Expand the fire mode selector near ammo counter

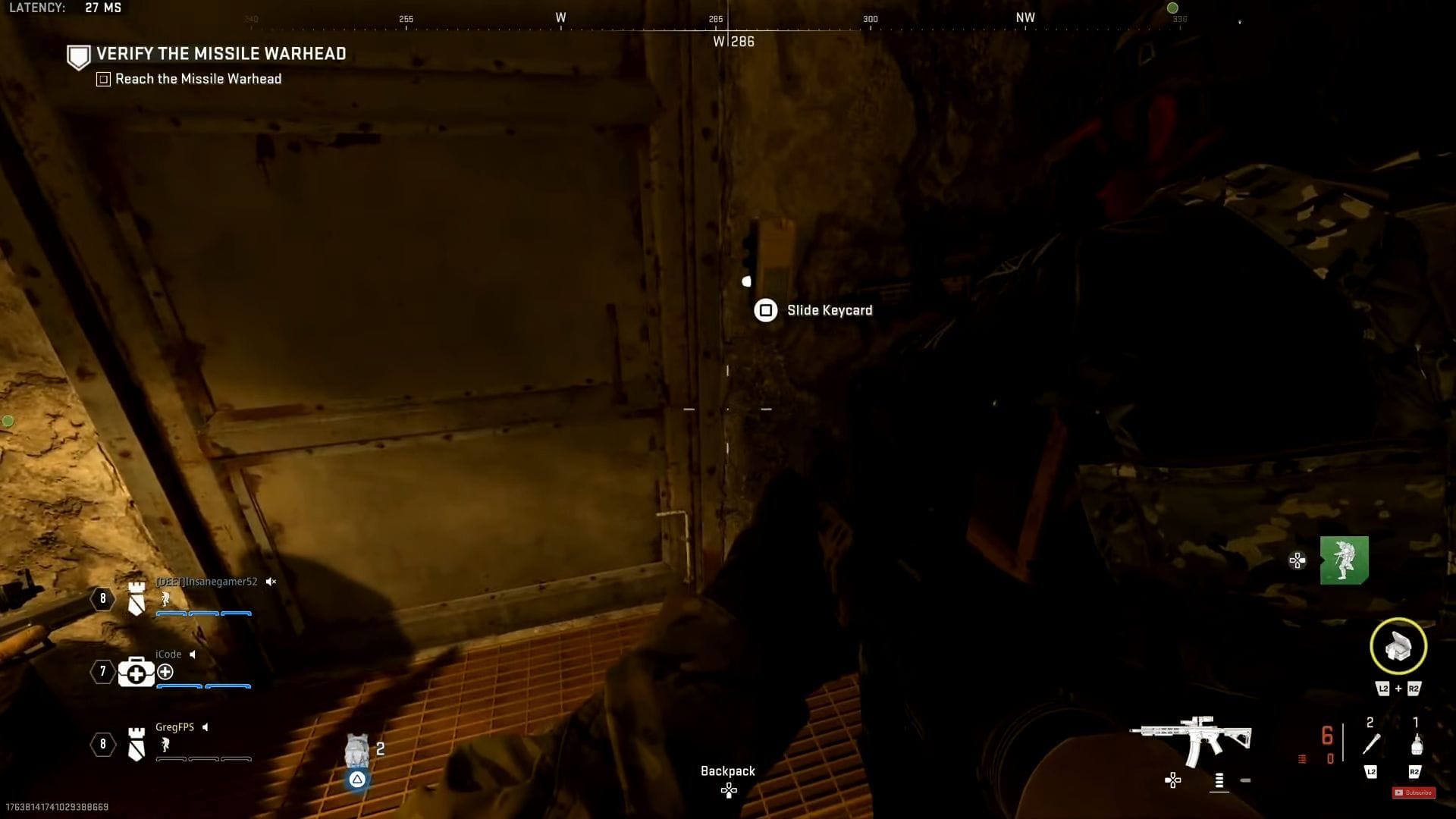pyautogui.click(x=1219, y=780)
